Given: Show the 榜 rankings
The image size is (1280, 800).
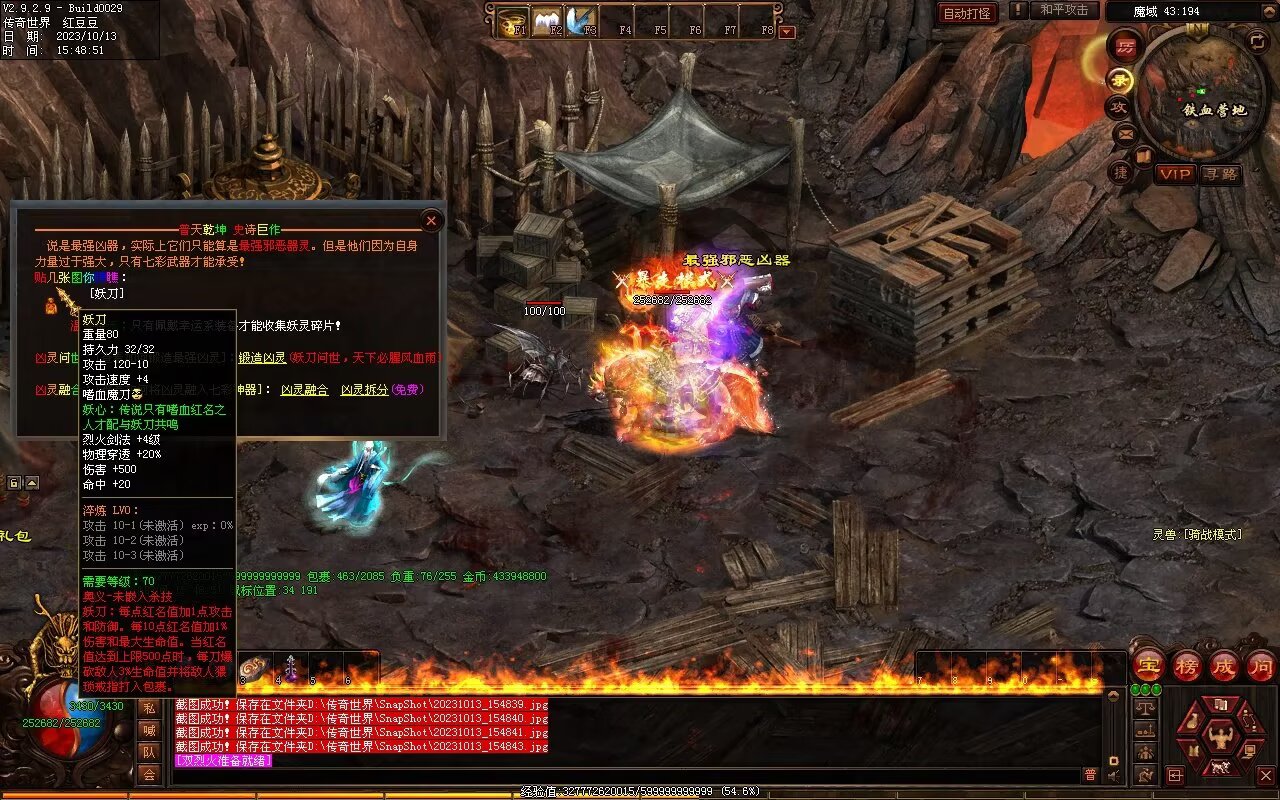Looking at the screenshot, I should click(1187, 666).
